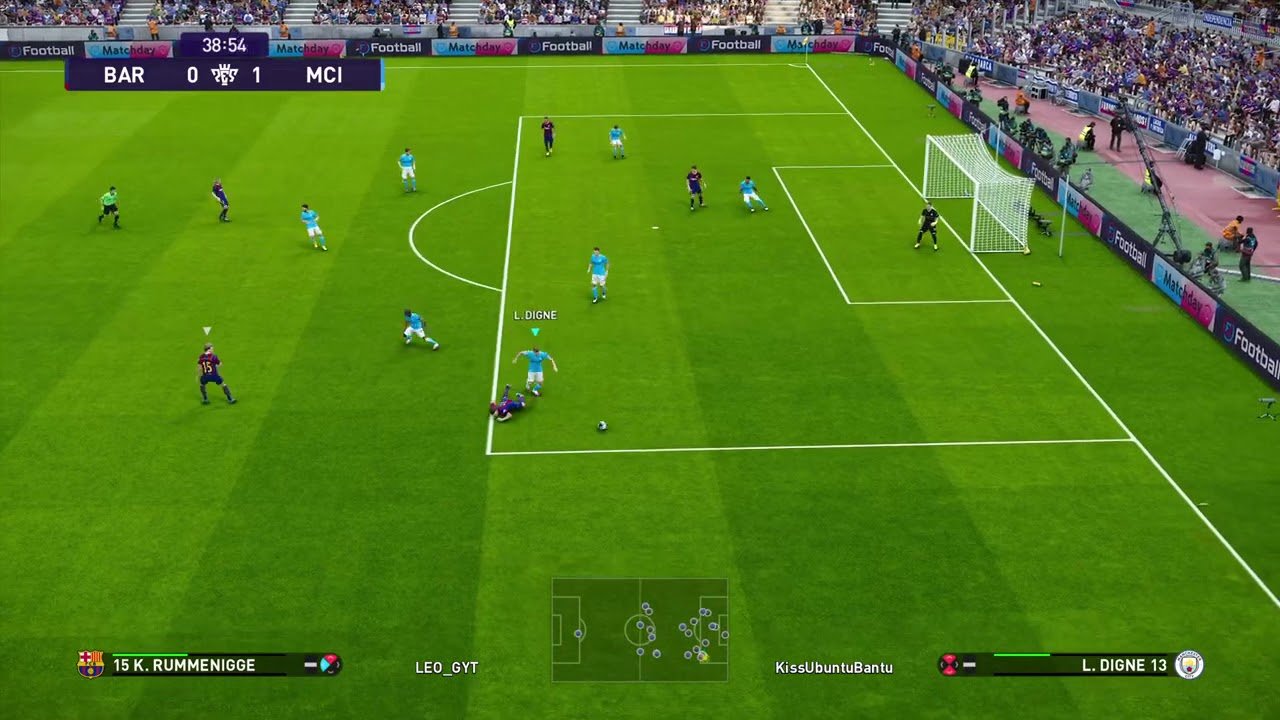Viewport: 1280px width, 720px height.
Task: Click the pitch radar minimap
Action: (x=640, y=630)
